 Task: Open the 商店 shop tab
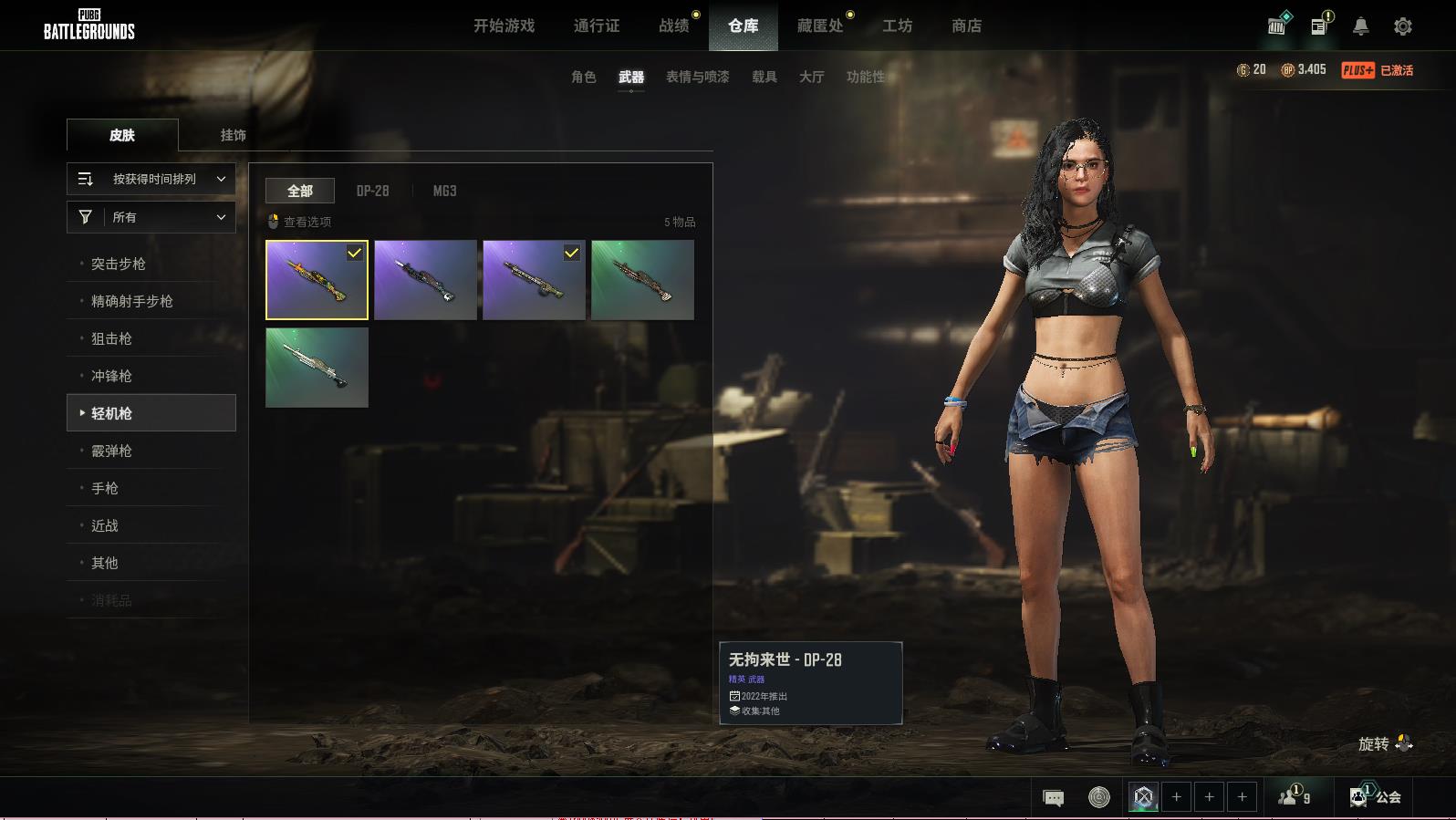click(x=966, y=26)
